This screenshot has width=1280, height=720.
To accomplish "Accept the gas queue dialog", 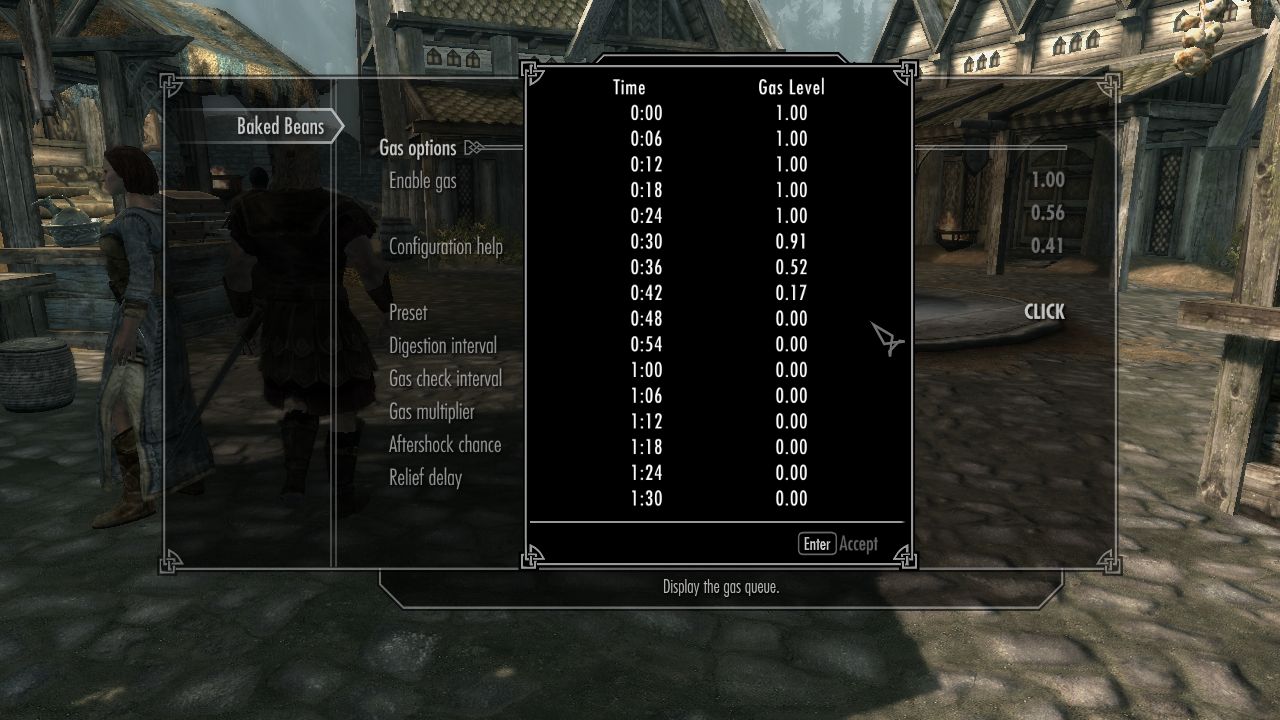I will coord(838,544).
